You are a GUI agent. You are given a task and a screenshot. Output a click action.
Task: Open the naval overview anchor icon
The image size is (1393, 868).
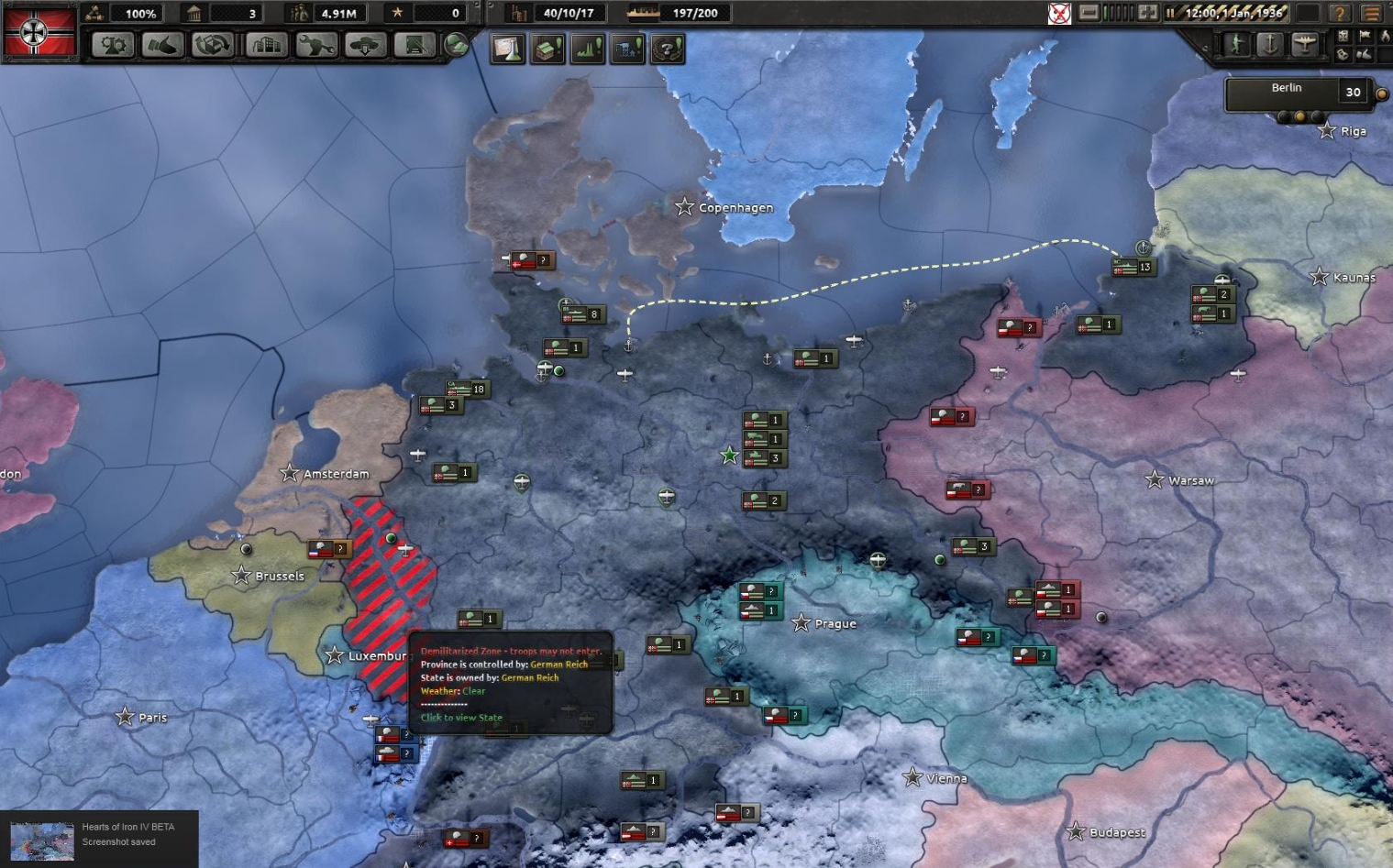(1270, 42)
